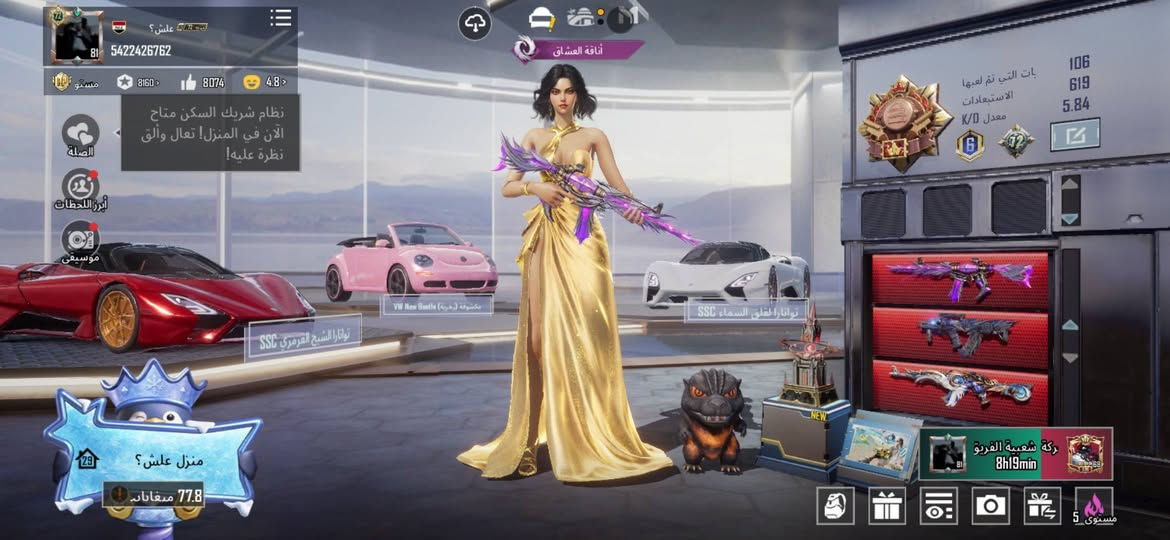
Task: Open the smiley face 4.8 rating
Action: 264,82
